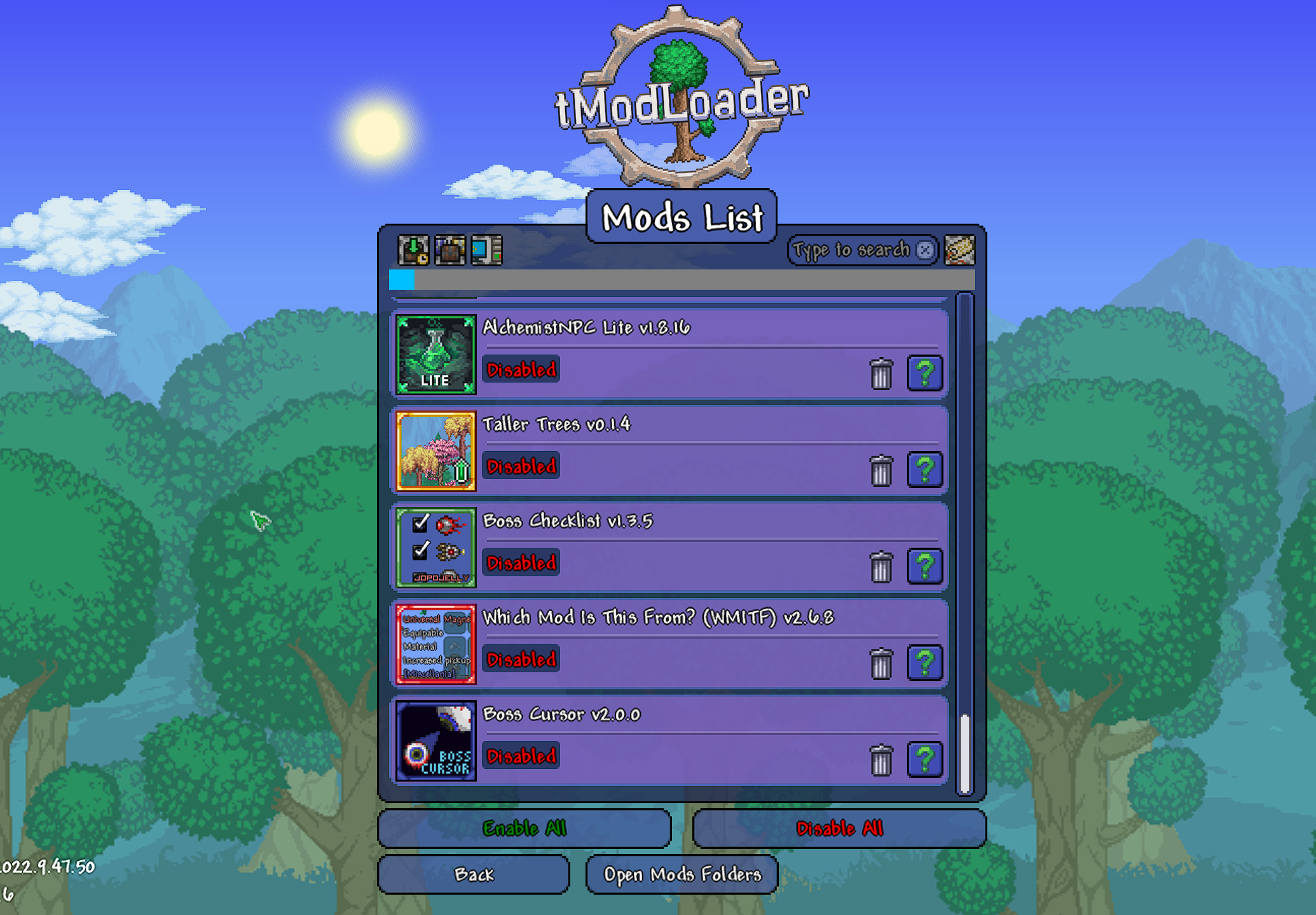The width and height of the screenshot is (1316, 915).
Task: Delete the Taller Trees mod
Action: coord(881,470)
